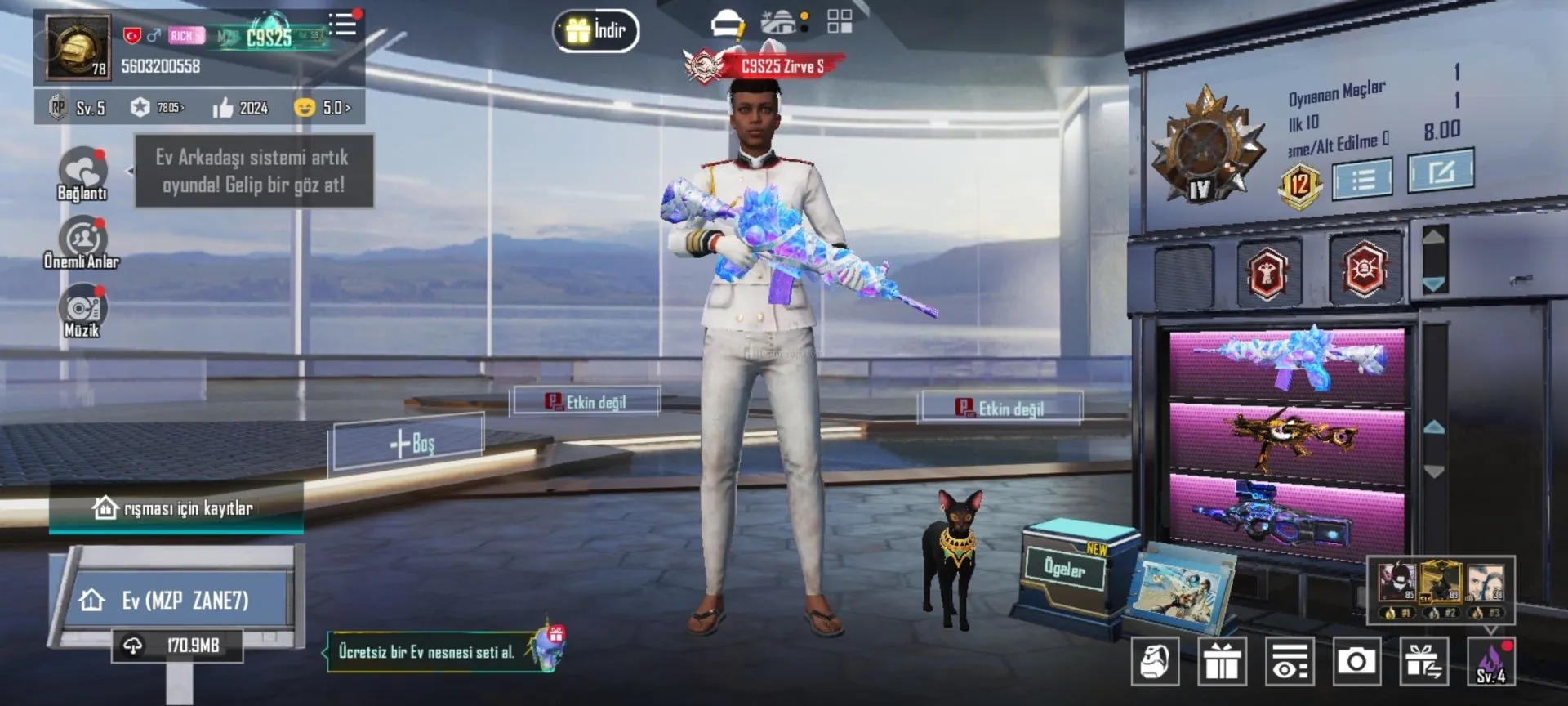Tap the İndir download button
The image size is (1568, 706).
596,31
